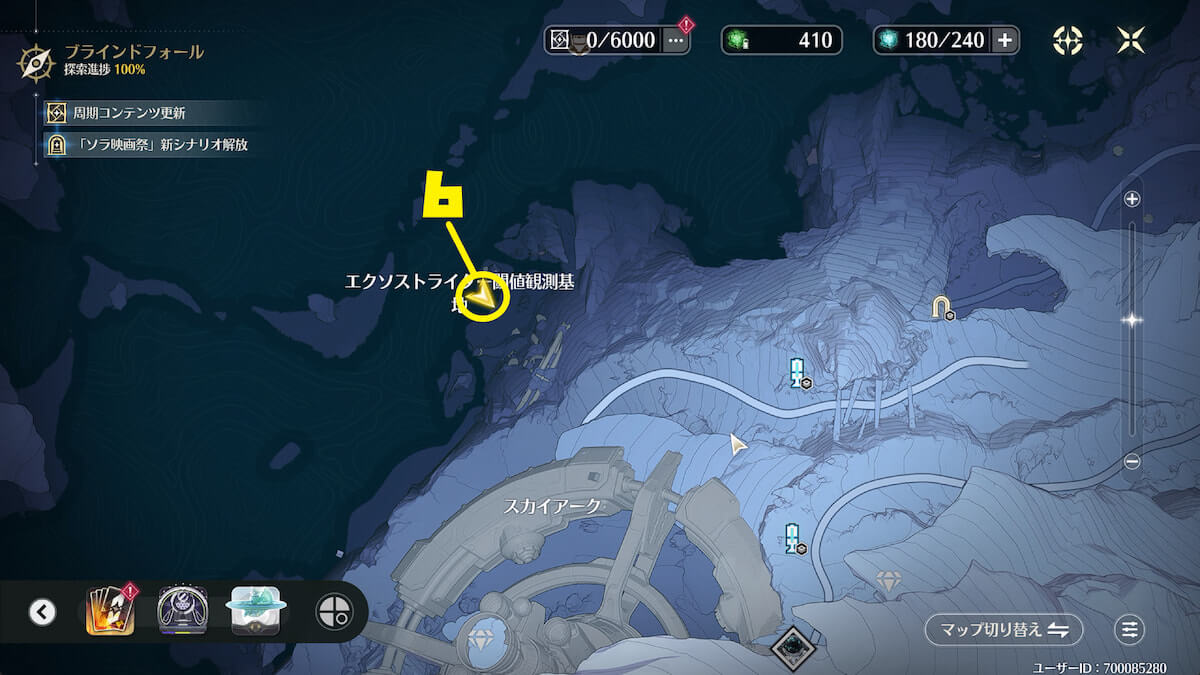1200x675 pixels.
Task: Open the white floating island device icon
Action: (256, 611)
